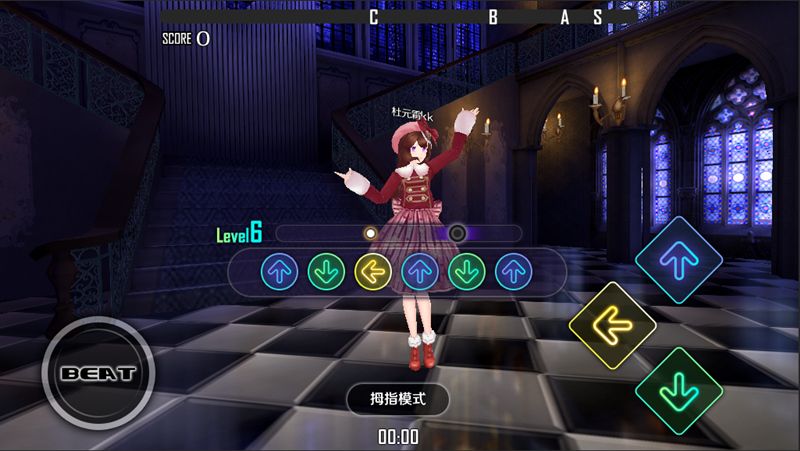The height and width of the screenshot is (451, 800).
Task: Hit the yellow left arrow diamond
Action: pyautogui.click(x=612, y=325)
